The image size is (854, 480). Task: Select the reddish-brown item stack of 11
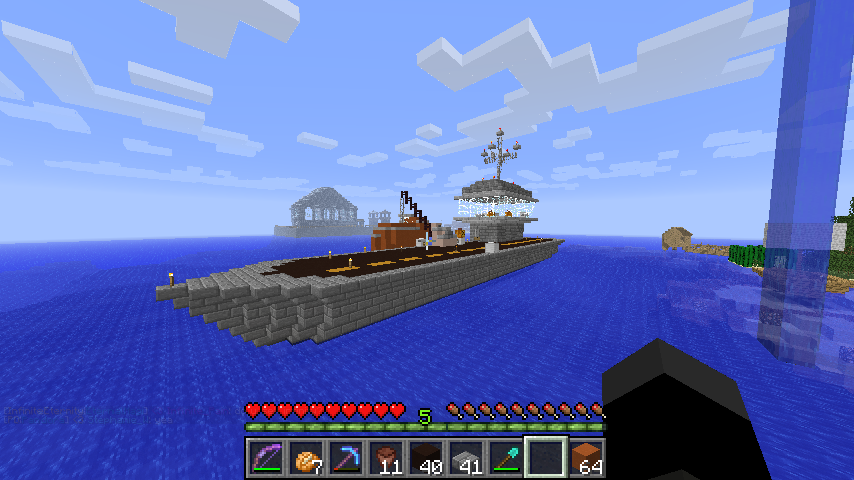pyautogui.click(x=386, y=458)
